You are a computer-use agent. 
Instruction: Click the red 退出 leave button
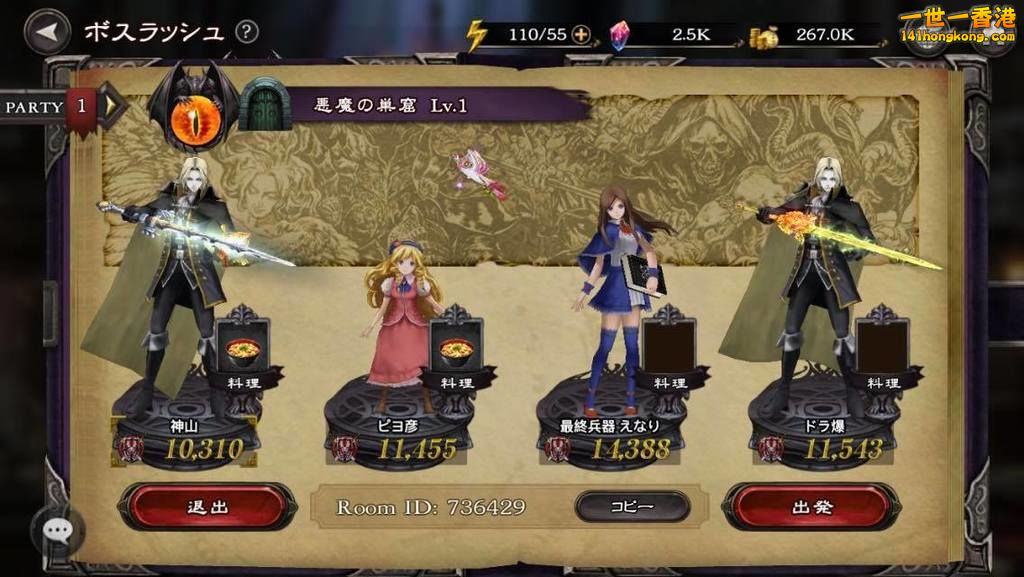pos(208,506)
